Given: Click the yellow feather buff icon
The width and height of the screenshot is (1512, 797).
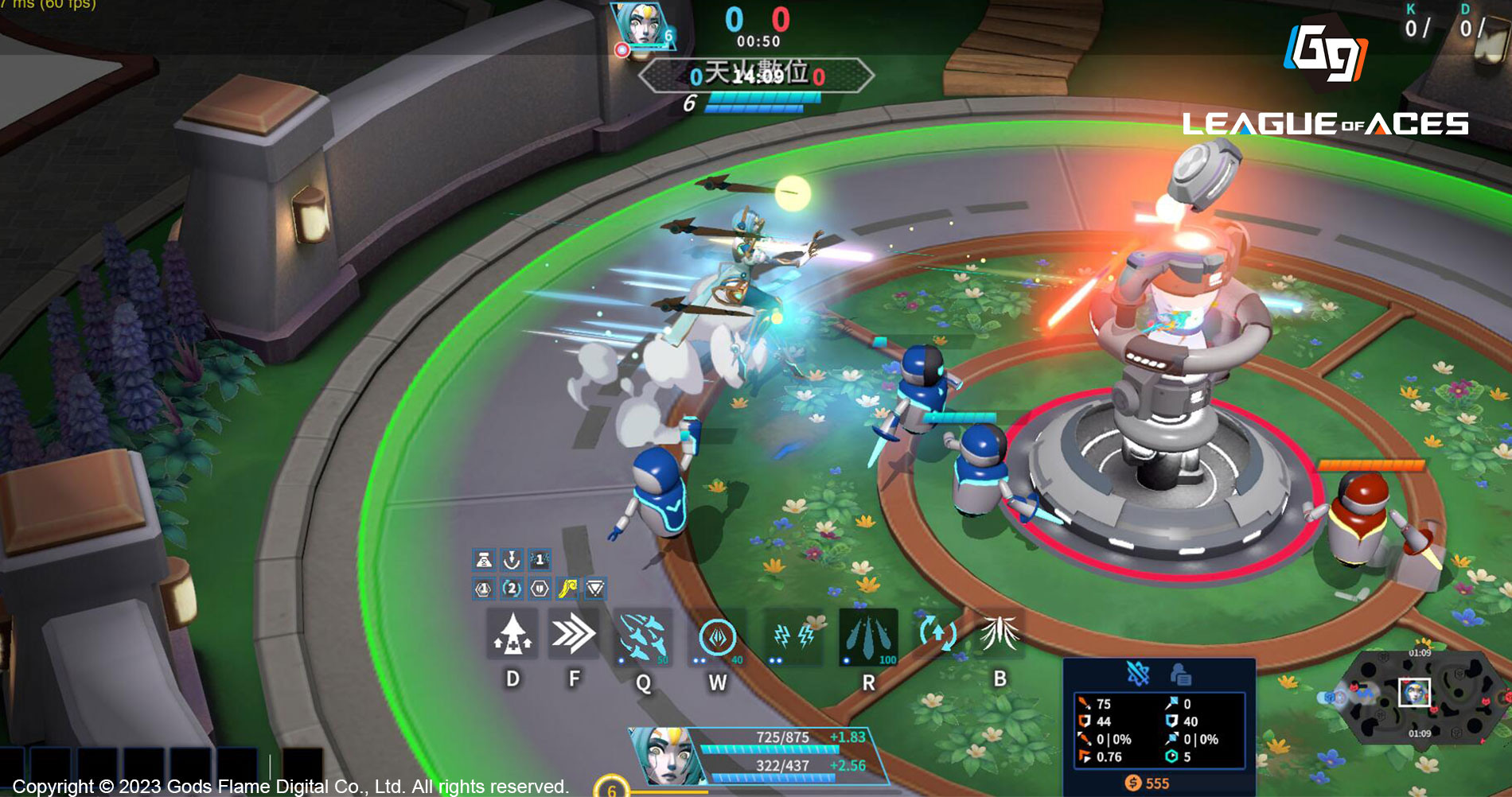Looking at the screenshot, I should [x=567, y=589].
